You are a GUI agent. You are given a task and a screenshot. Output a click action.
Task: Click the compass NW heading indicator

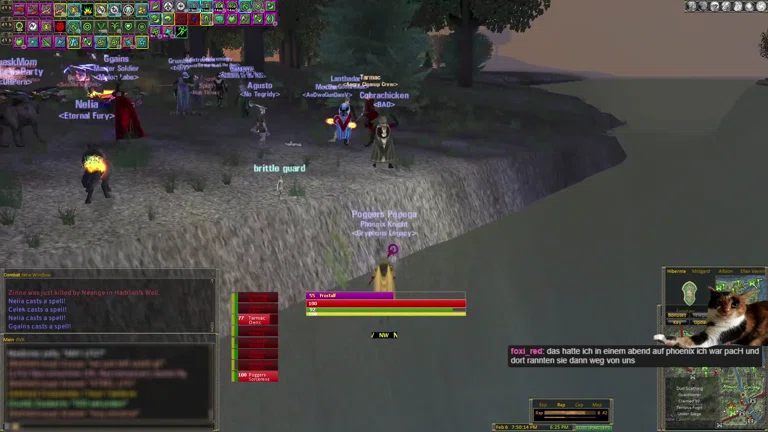click(x=385, y=335)
